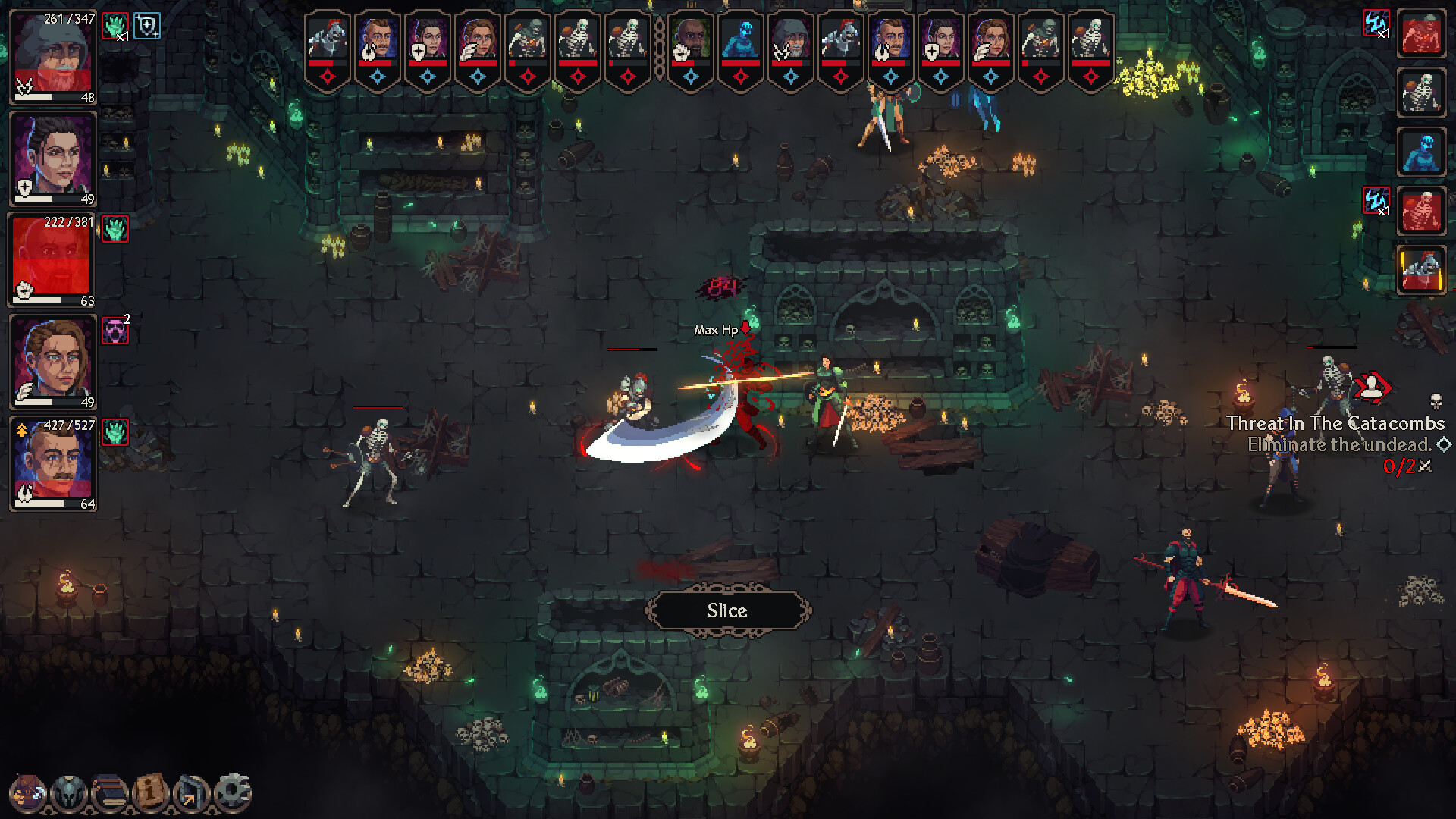Click the Threat In The Catacombs quest title
This screenshot has width=1456, height=819.
click(x=1335, y=424)
